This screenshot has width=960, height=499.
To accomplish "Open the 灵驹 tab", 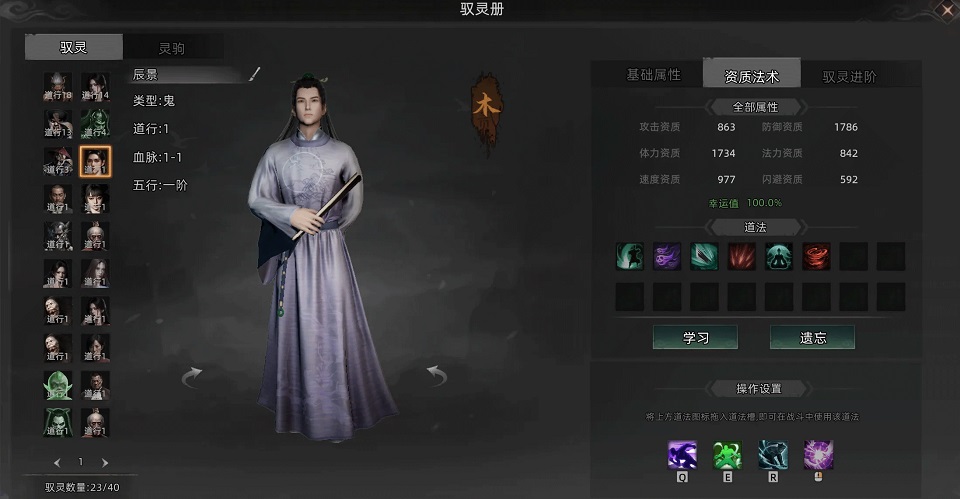I will 171,48.
